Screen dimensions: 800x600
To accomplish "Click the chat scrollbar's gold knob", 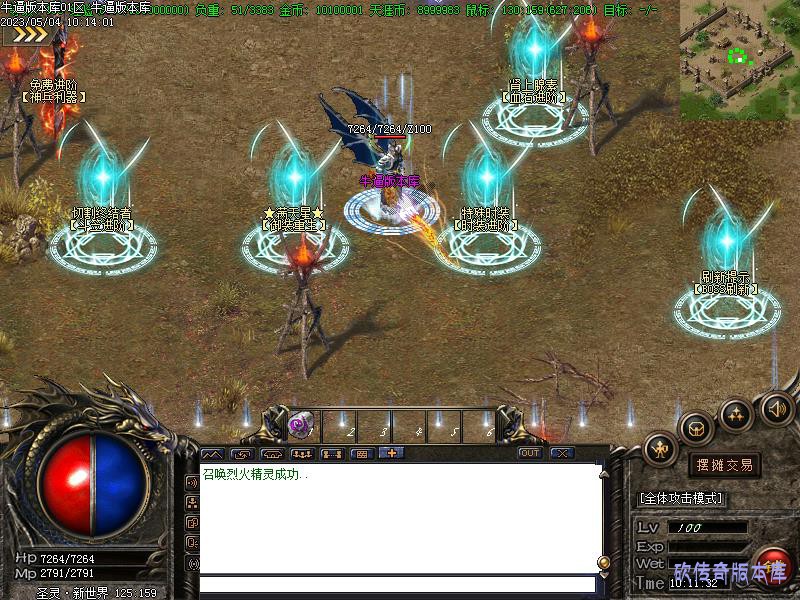I will (x=603, y=562).
